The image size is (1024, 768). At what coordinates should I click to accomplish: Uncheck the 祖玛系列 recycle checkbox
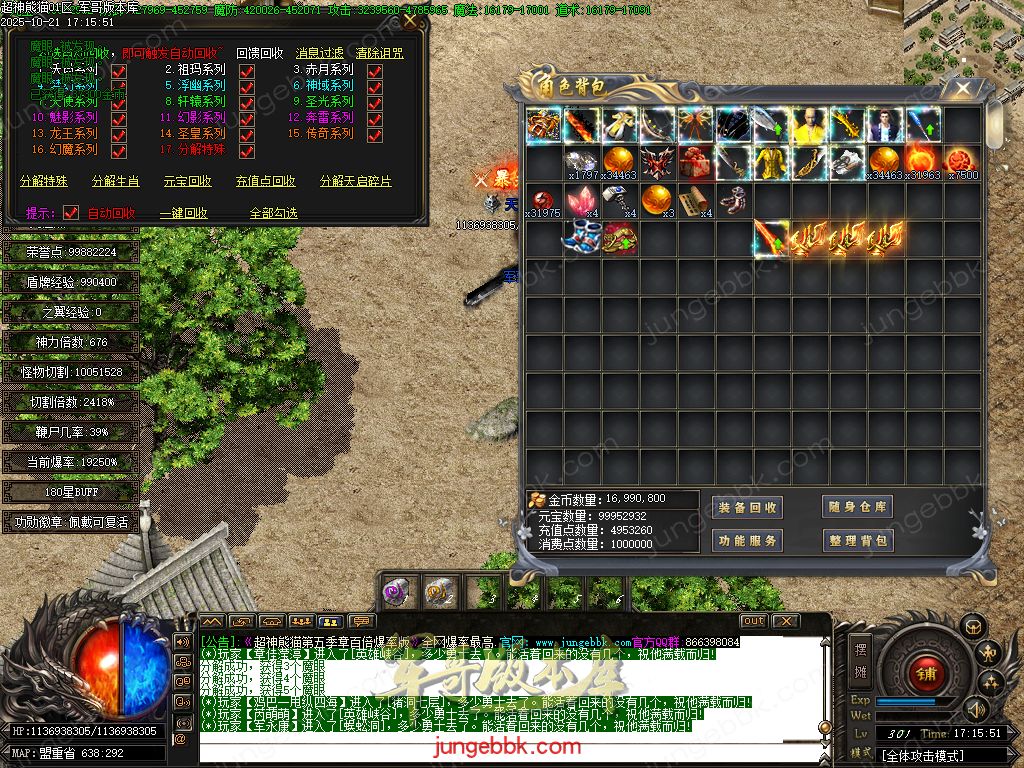[247, 71]
